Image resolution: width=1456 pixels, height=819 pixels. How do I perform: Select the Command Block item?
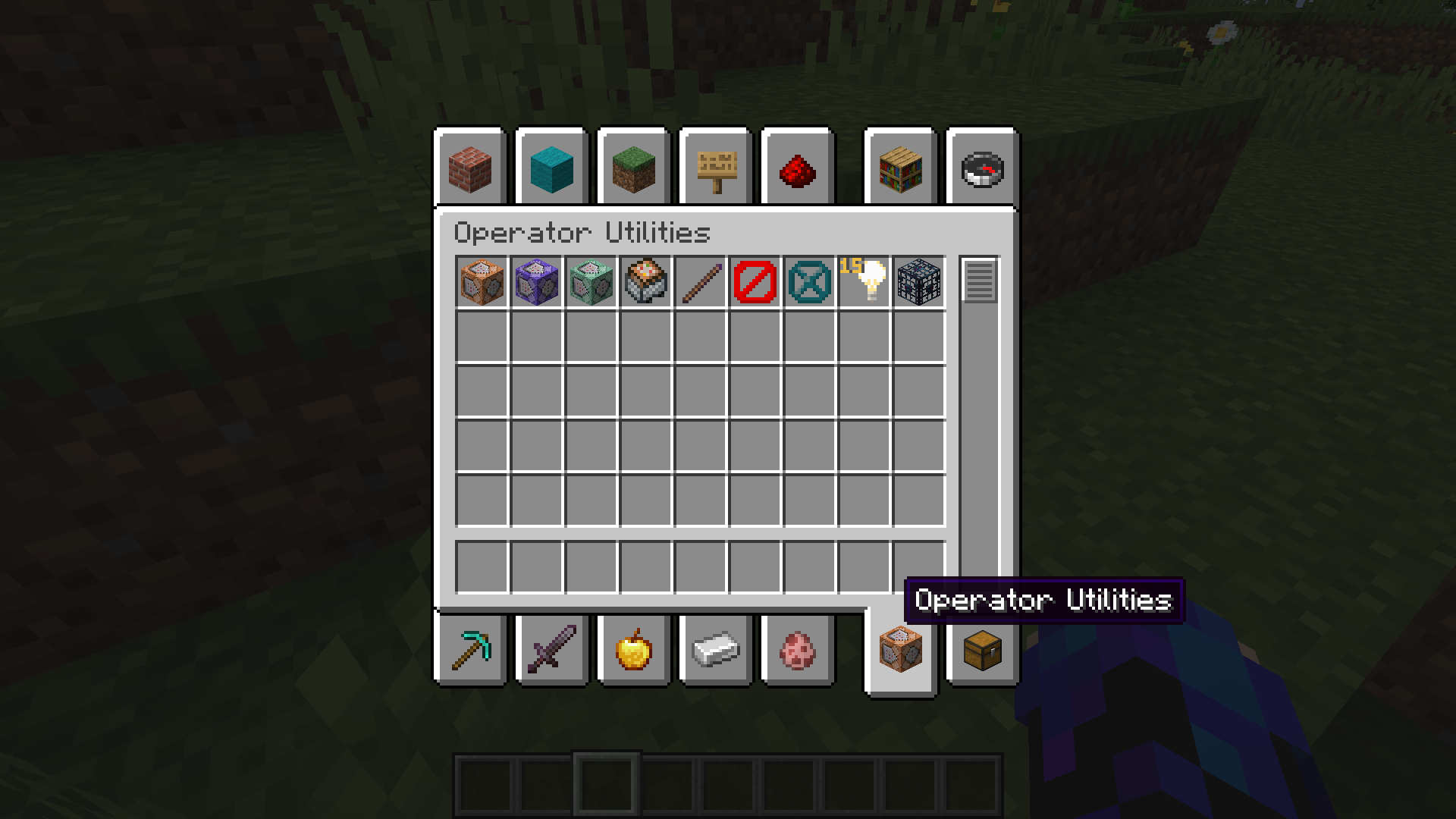(x=482, y=282)
